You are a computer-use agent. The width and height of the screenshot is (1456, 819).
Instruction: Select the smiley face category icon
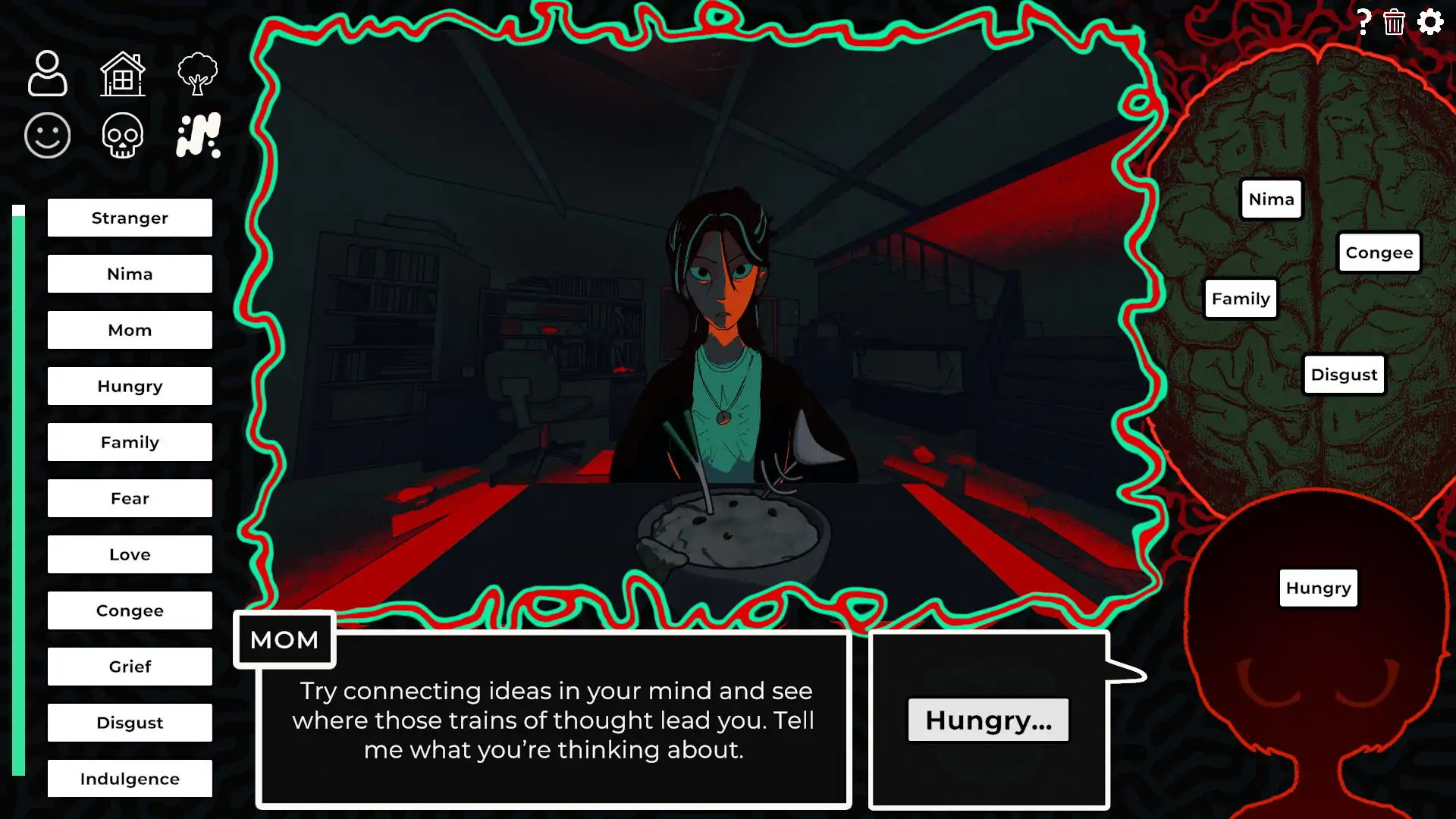click(x=47, y=136)
